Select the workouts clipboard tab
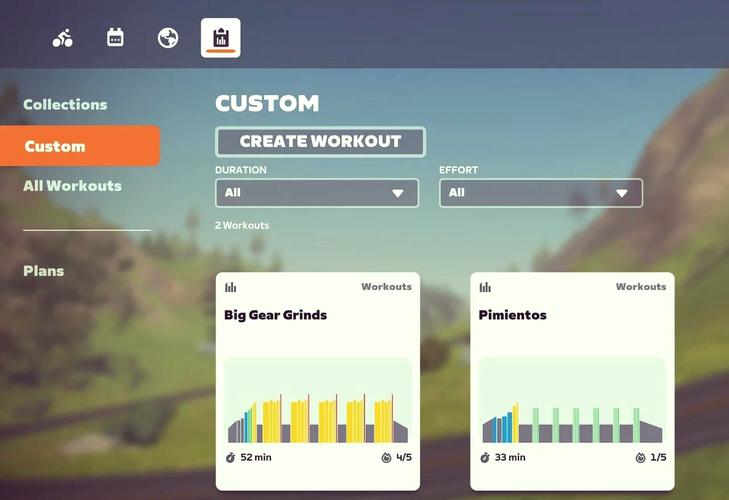Screen dimensions: 729x500 click(x=220, y=38)
